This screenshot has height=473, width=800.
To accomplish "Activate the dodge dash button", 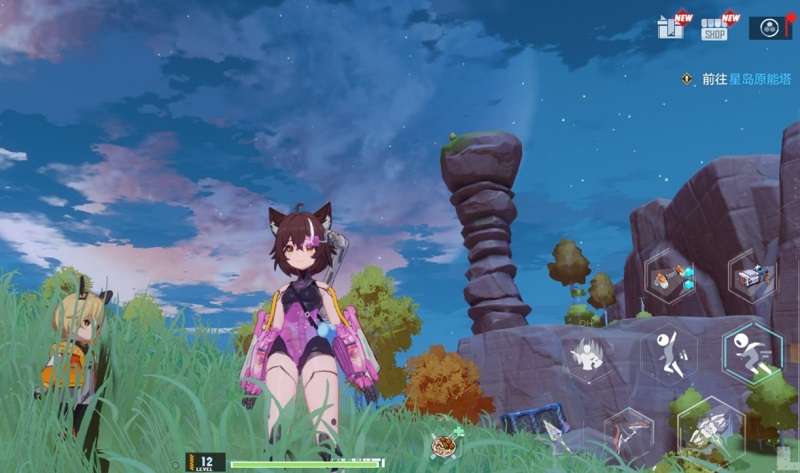I will [x=752, y=352].
